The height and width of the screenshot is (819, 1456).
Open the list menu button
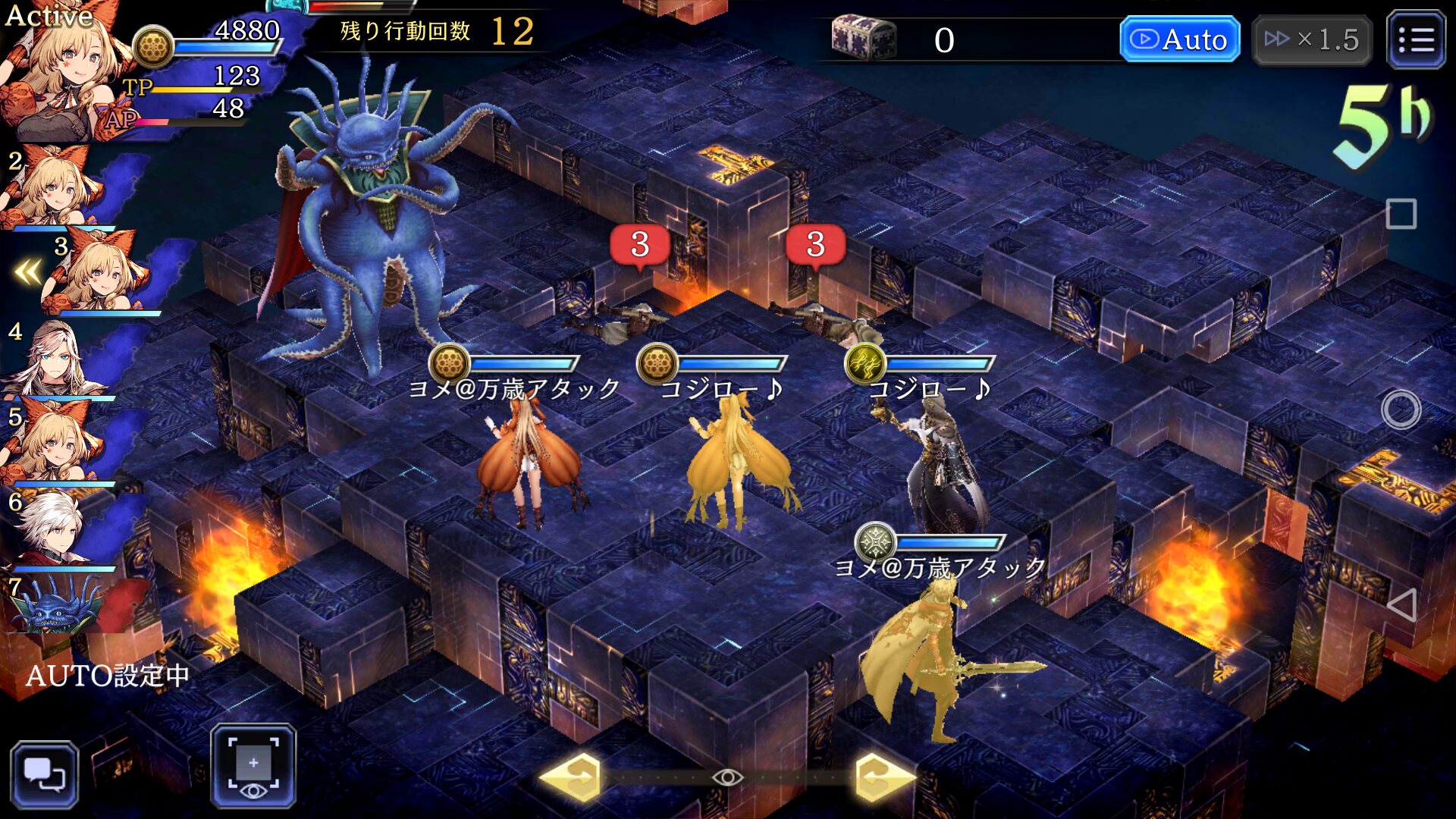tap(1415, 39)
